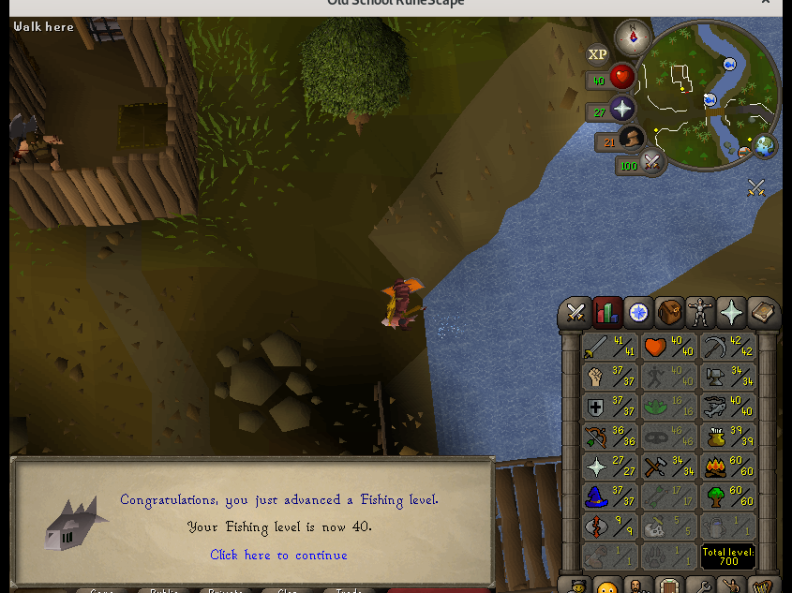Viewport: 792px width, 593px height.
Task: Switch to the Quest List compass tab
Action: [x=638, y=313]
